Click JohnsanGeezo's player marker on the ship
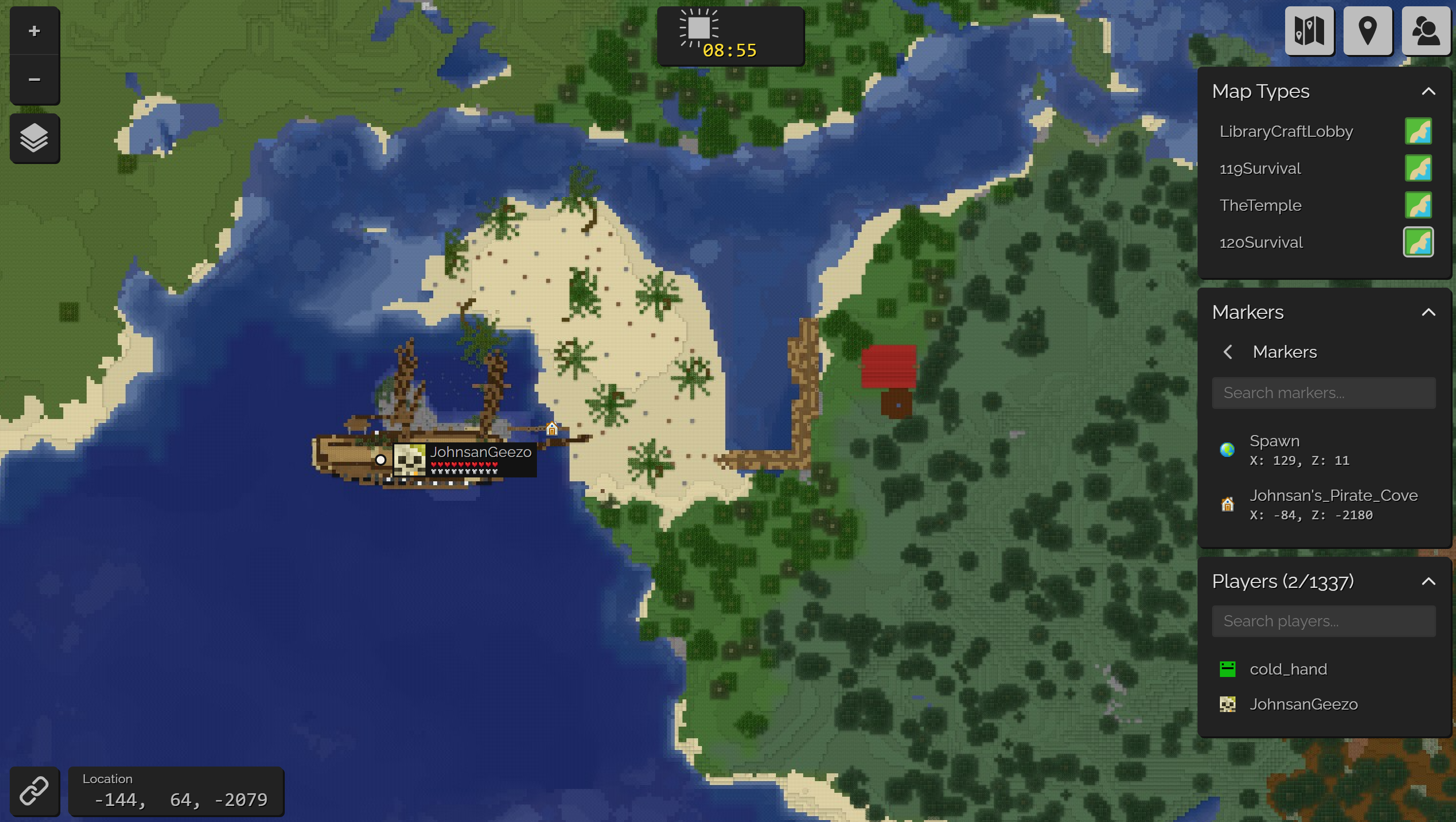 381,459
